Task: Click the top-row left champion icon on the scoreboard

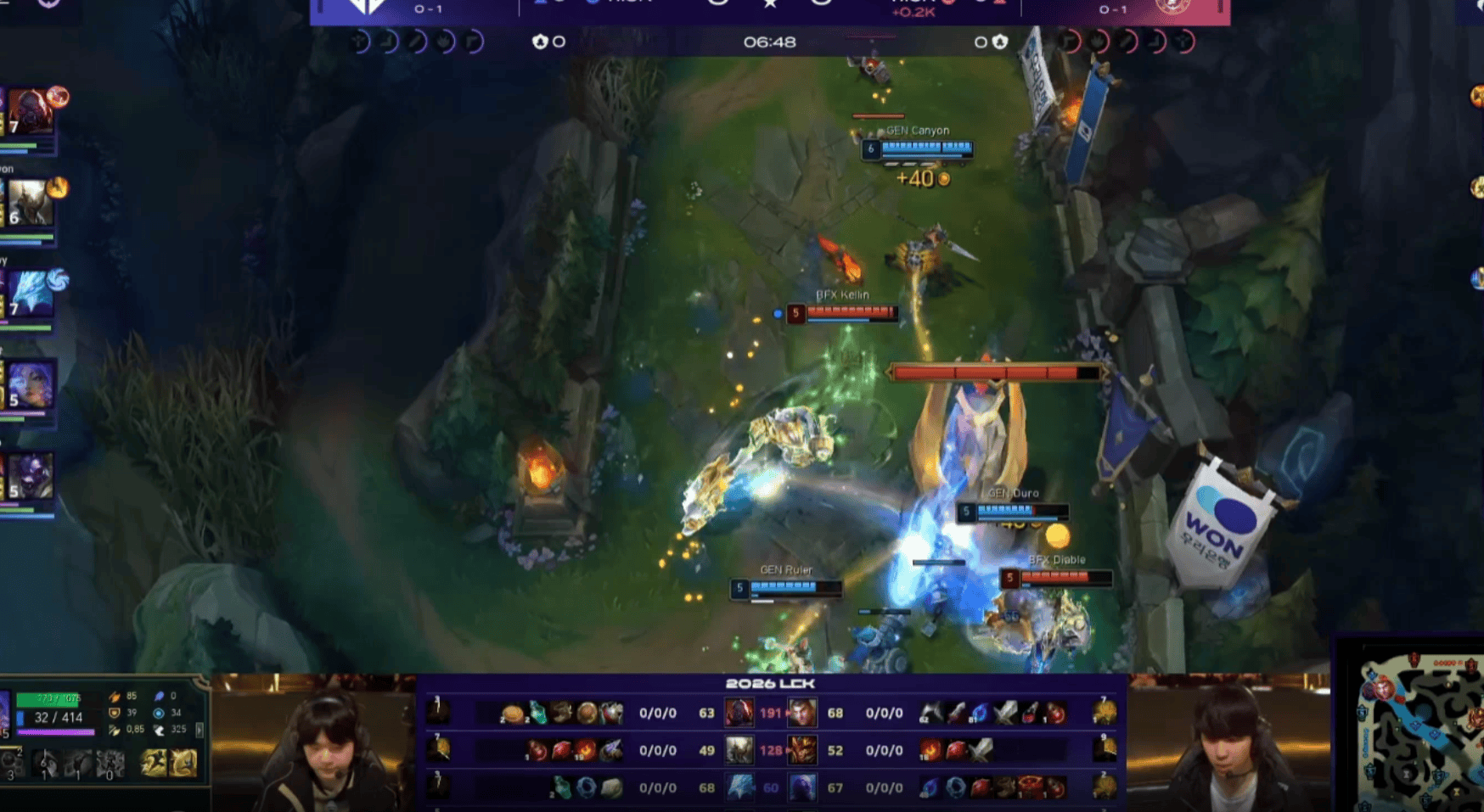Action: pos(738,713)
